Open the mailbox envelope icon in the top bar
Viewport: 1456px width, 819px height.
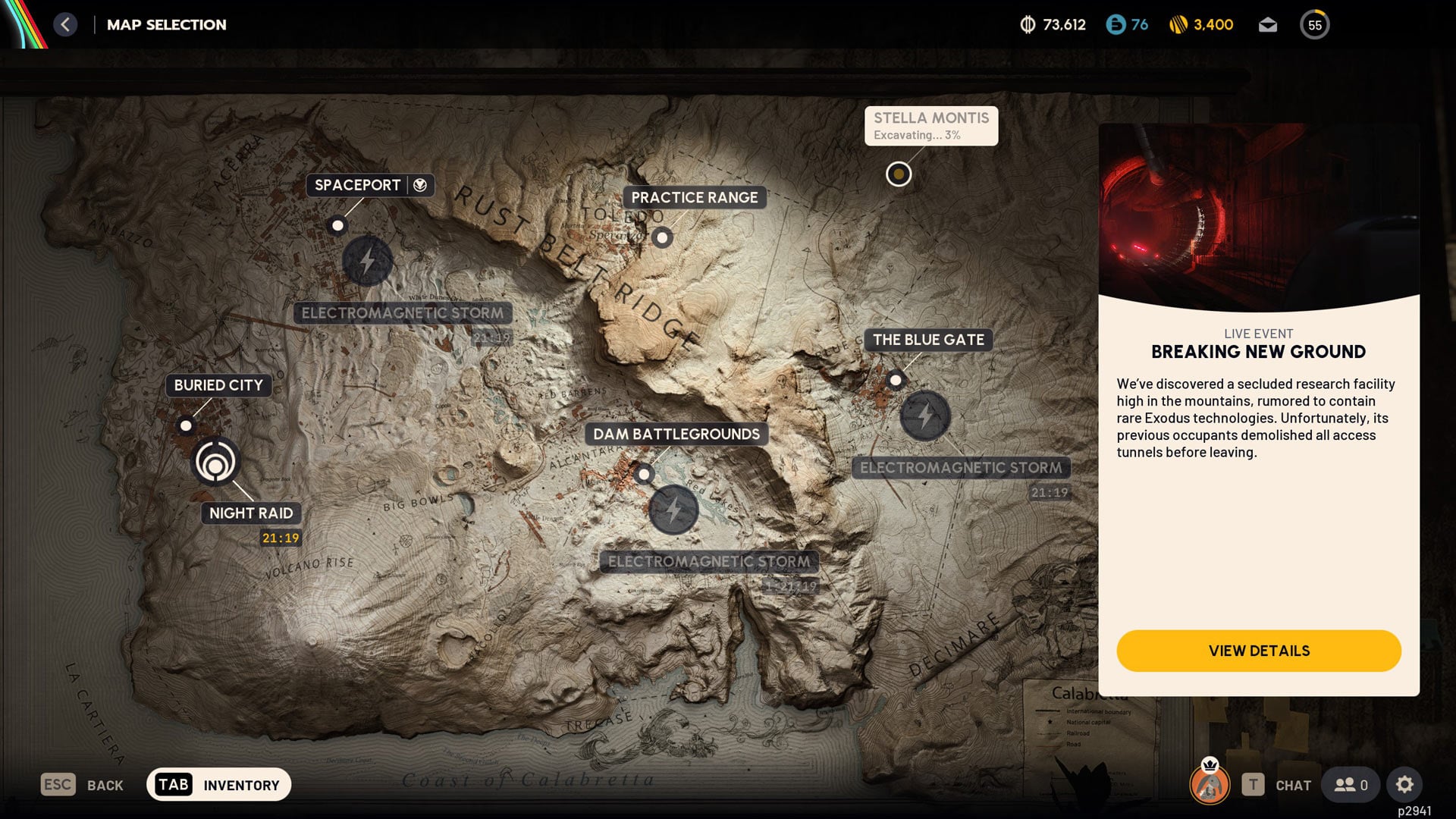pyautogui.click(x=1266, y=24)
